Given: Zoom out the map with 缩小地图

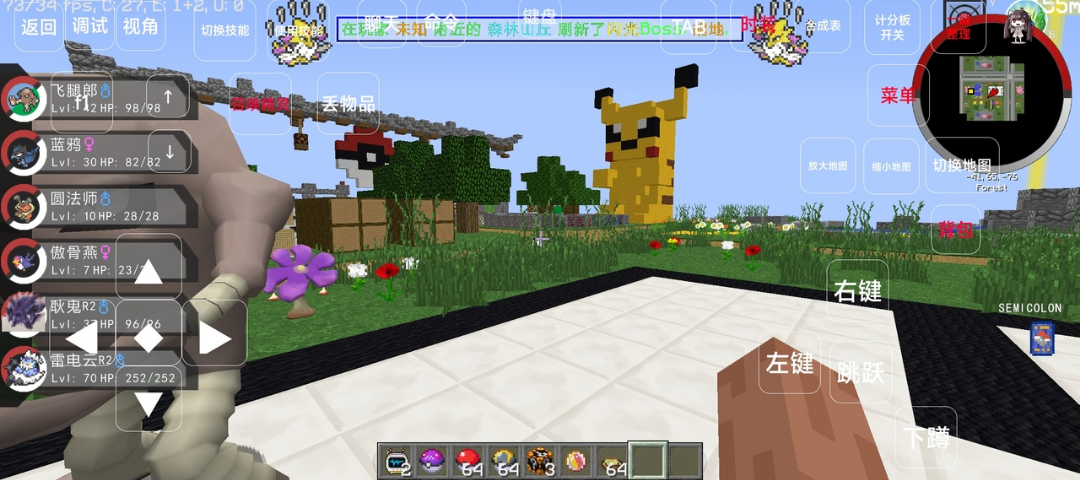Looking at the screenshot, I should pos(890,166).
